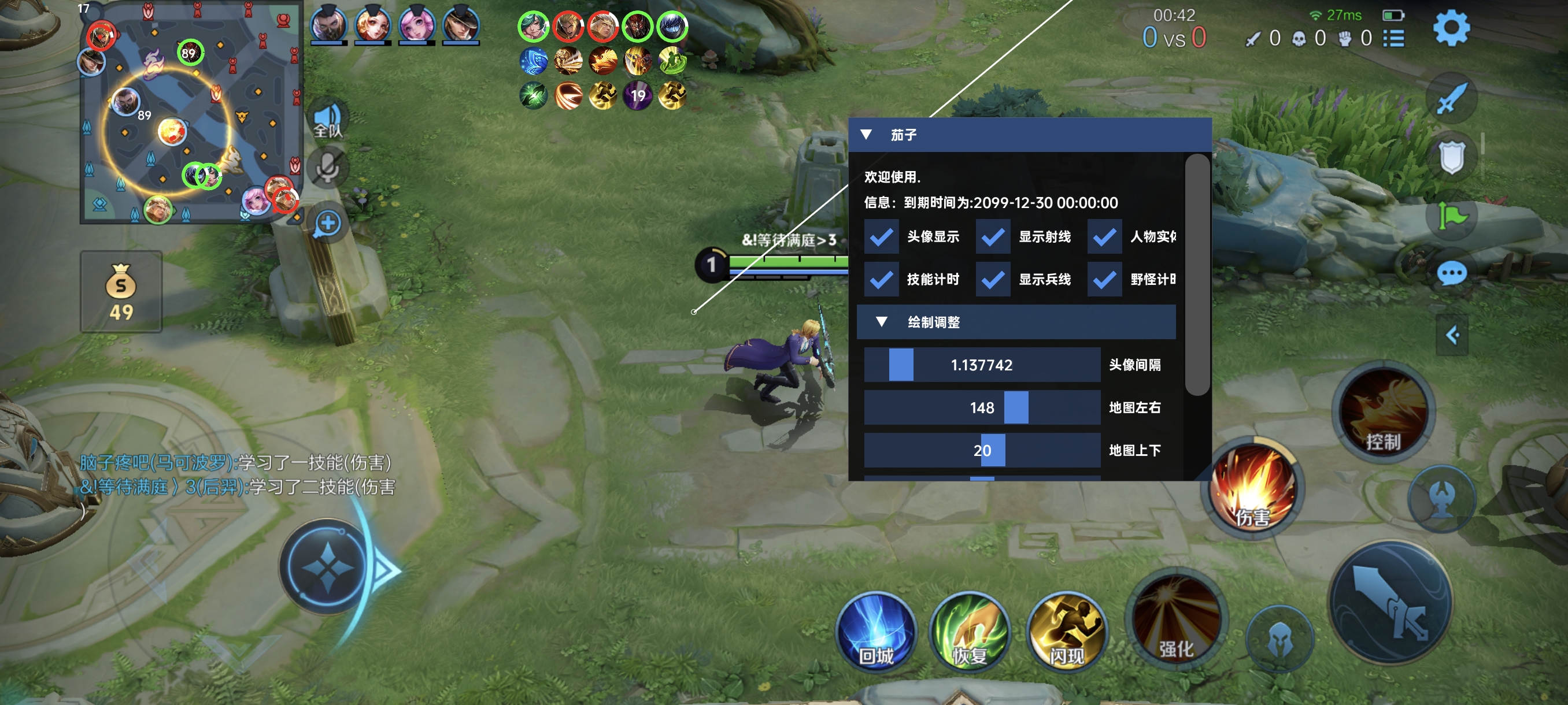Cast the 控制 skill

click(x=1383, y=413)
